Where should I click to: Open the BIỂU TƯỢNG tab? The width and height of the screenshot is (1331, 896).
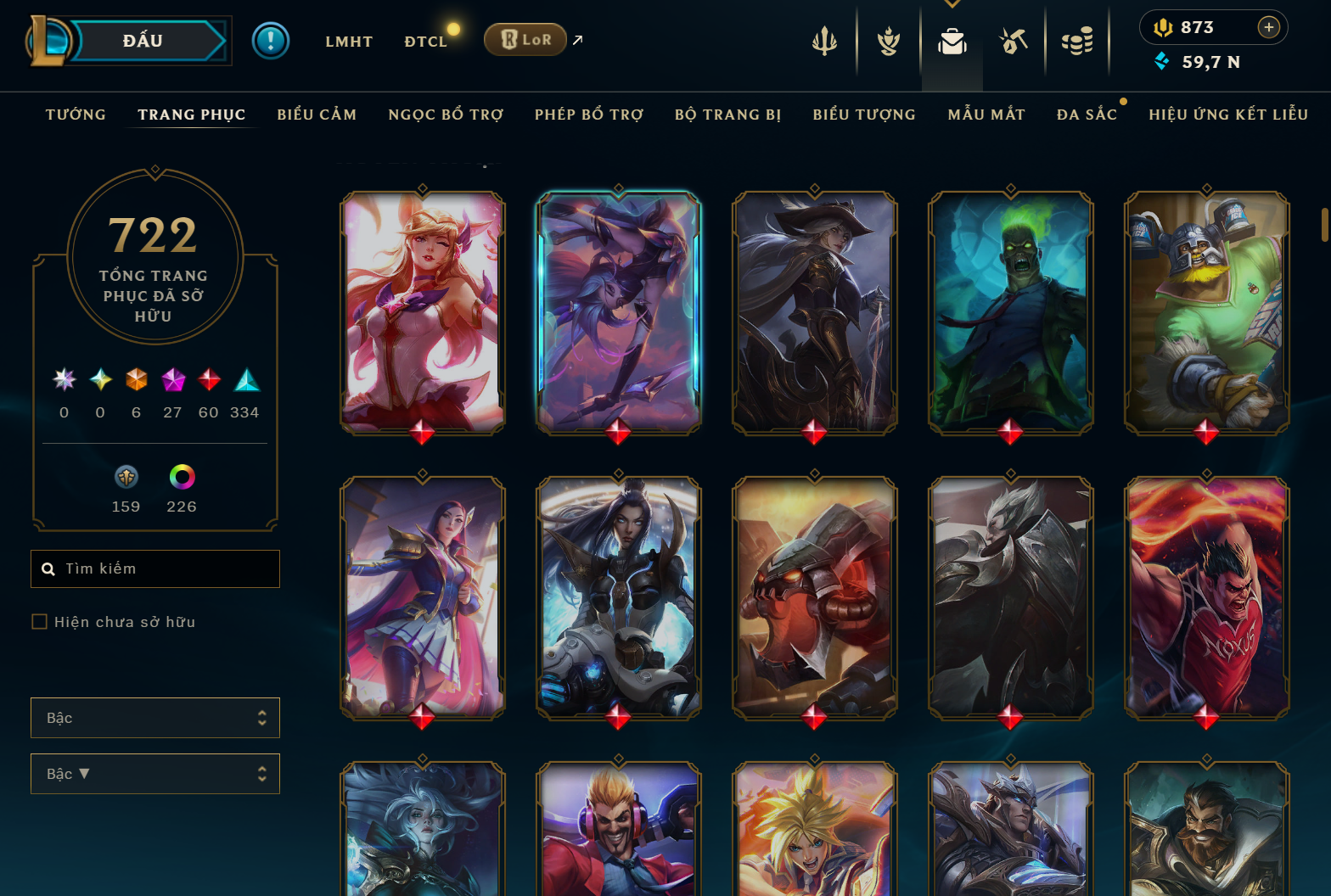[x=863, y=114]
